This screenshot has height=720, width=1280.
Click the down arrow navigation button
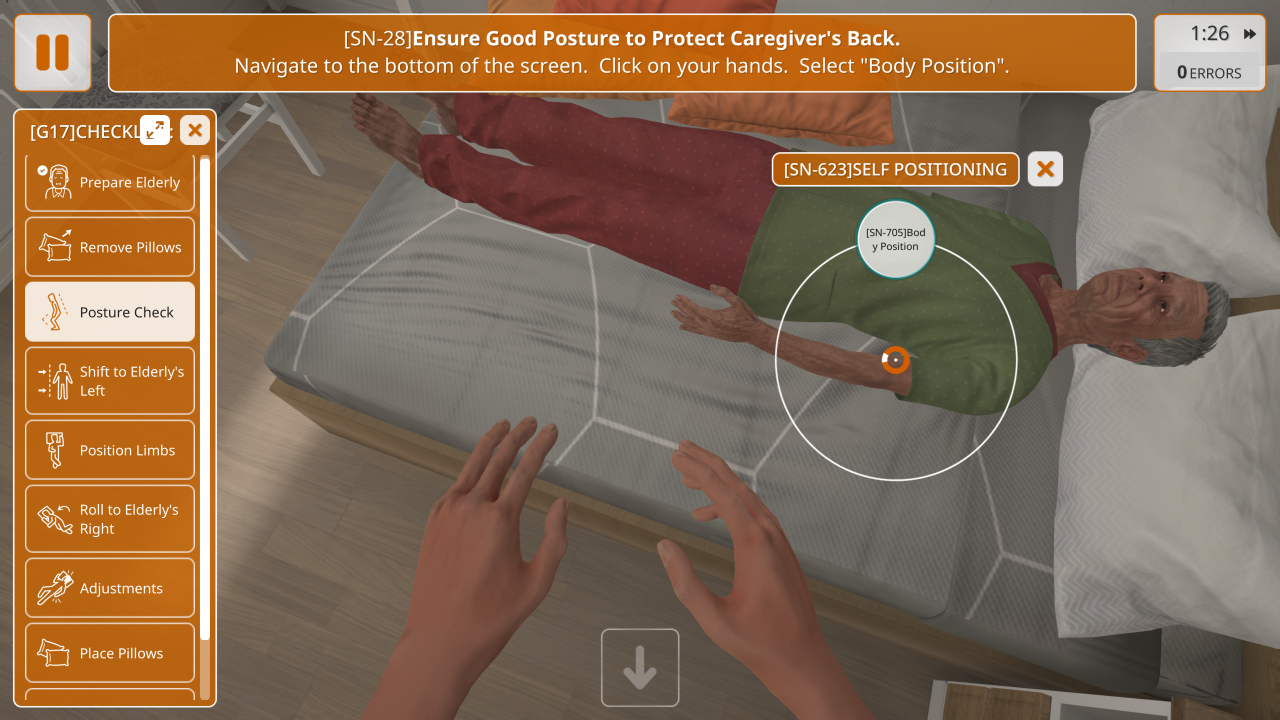tap(640, 668)
